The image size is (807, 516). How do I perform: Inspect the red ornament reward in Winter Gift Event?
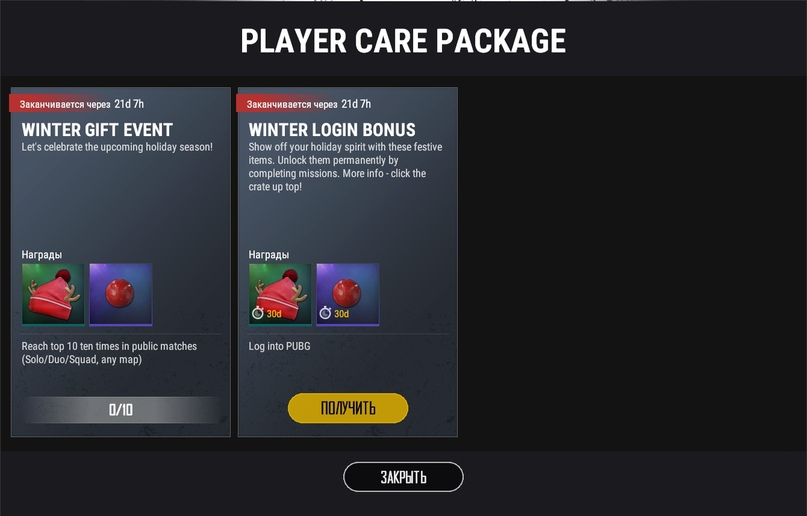[121, 294]
